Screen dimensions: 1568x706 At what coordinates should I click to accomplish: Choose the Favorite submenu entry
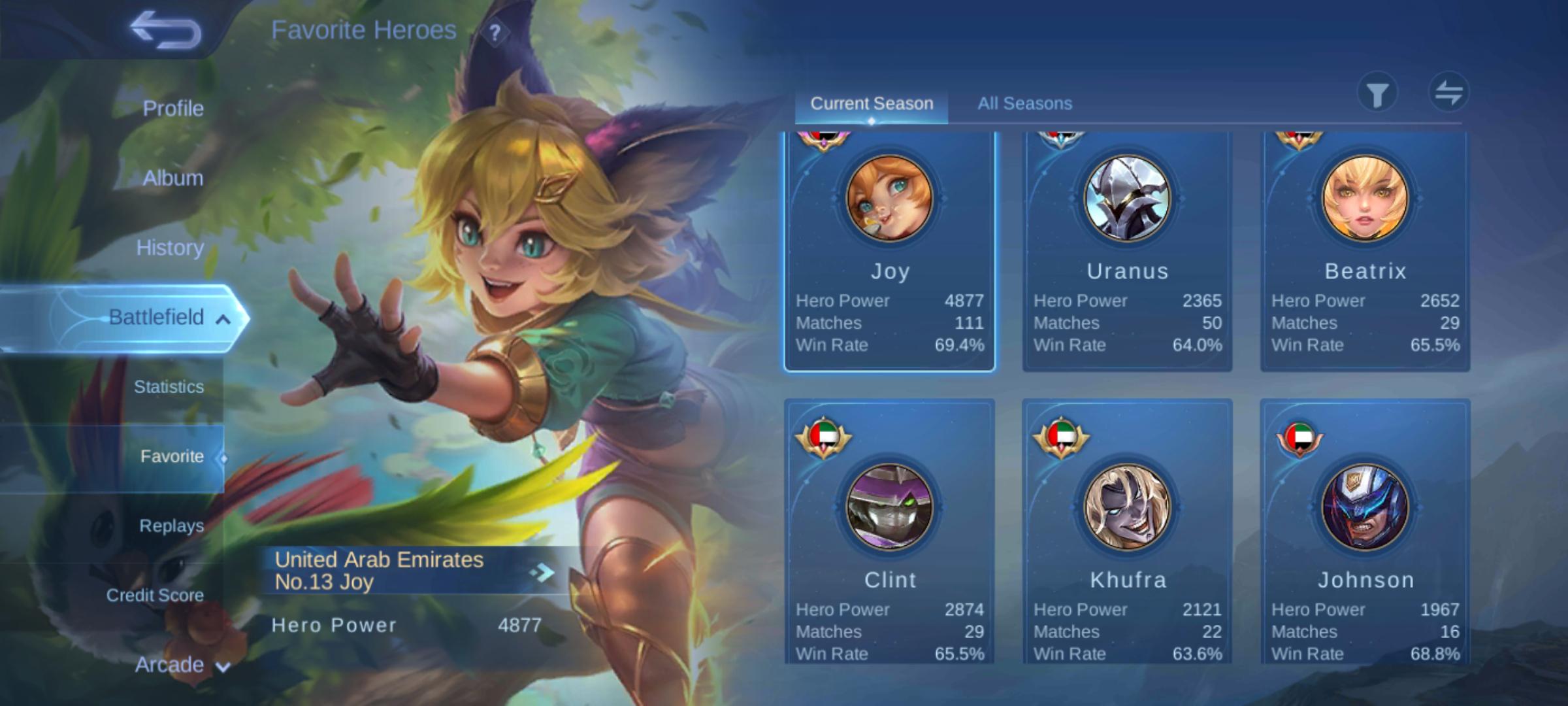point(172,456)
